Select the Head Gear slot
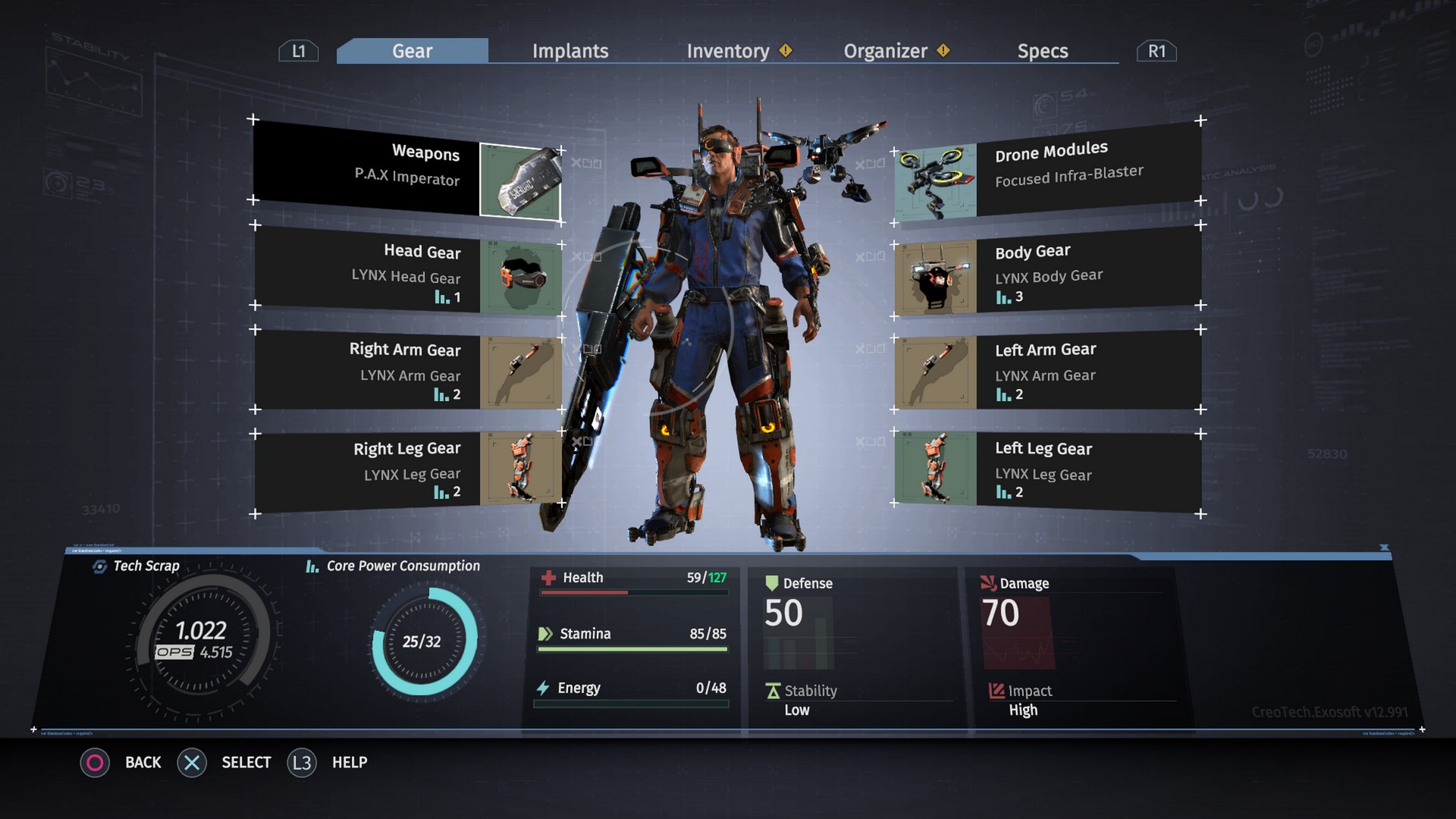The width and height of the screenshot is (1456, 819). coord(406,271)
